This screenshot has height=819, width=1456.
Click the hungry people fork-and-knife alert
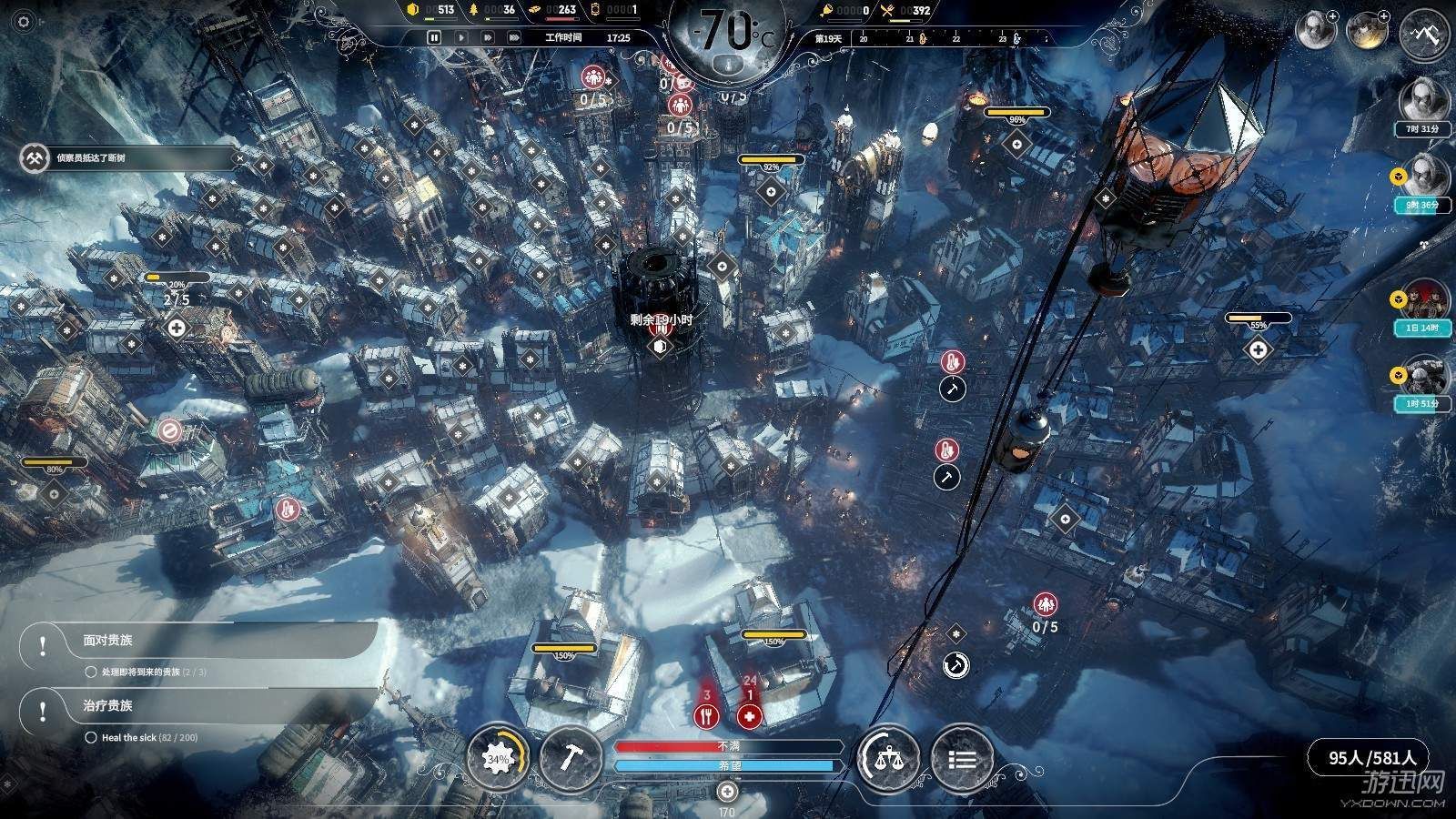pos(706,717)
